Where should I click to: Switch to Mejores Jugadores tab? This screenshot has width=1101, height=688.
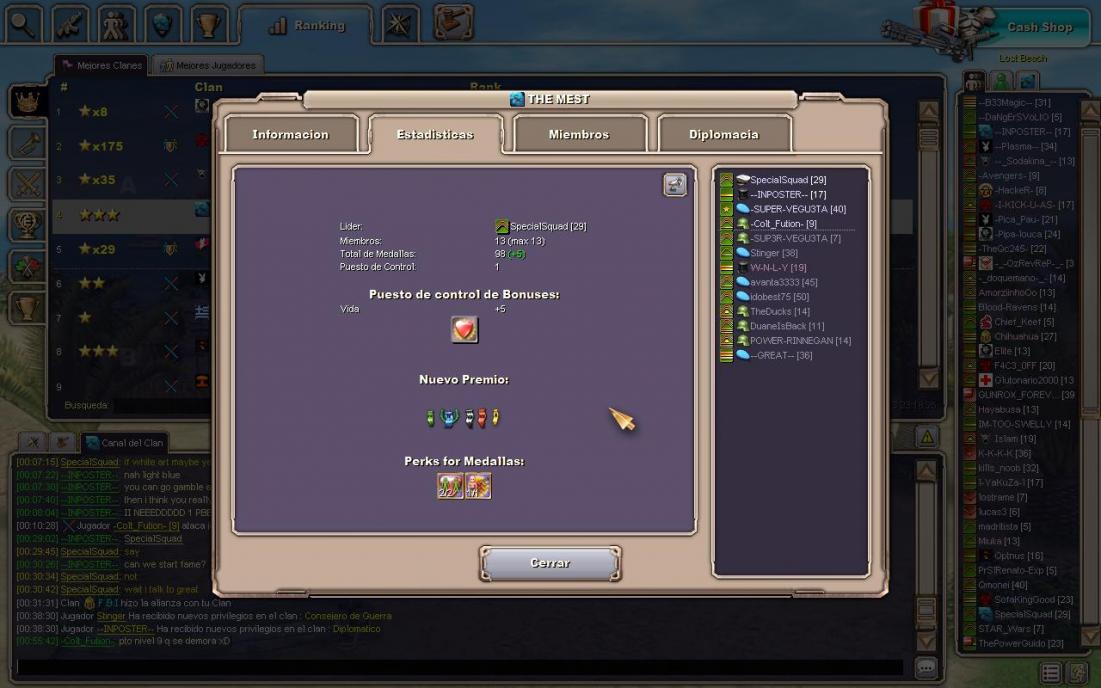(x=208, y=66)
